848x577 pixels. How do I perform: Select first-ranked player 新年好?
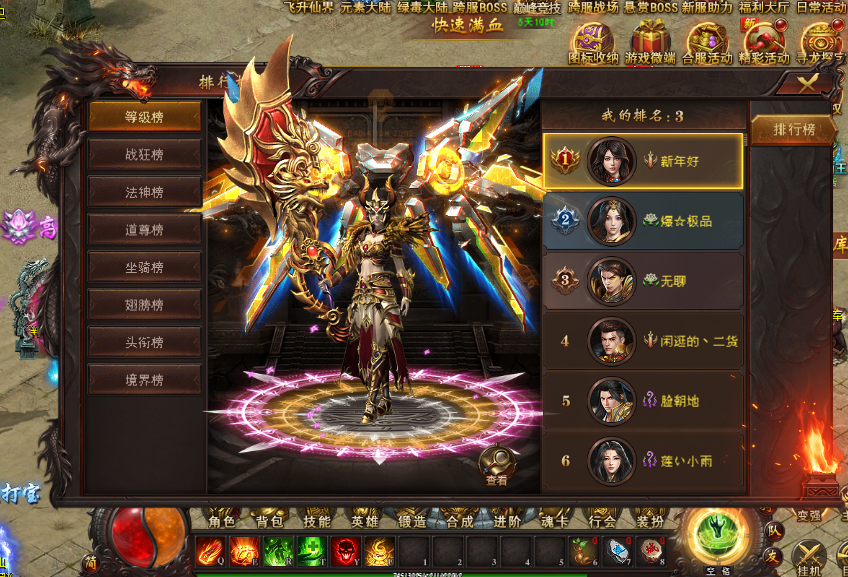(643, 160)
